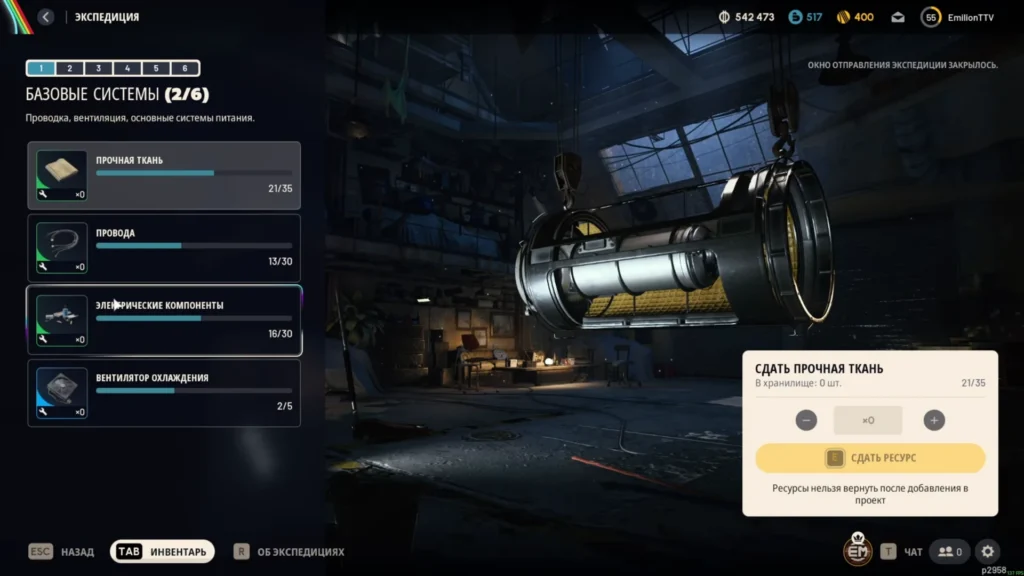The width and height of the screenshot is (1024, 576).
Task: Show stage 6 tab
Action: pos(185,69)
